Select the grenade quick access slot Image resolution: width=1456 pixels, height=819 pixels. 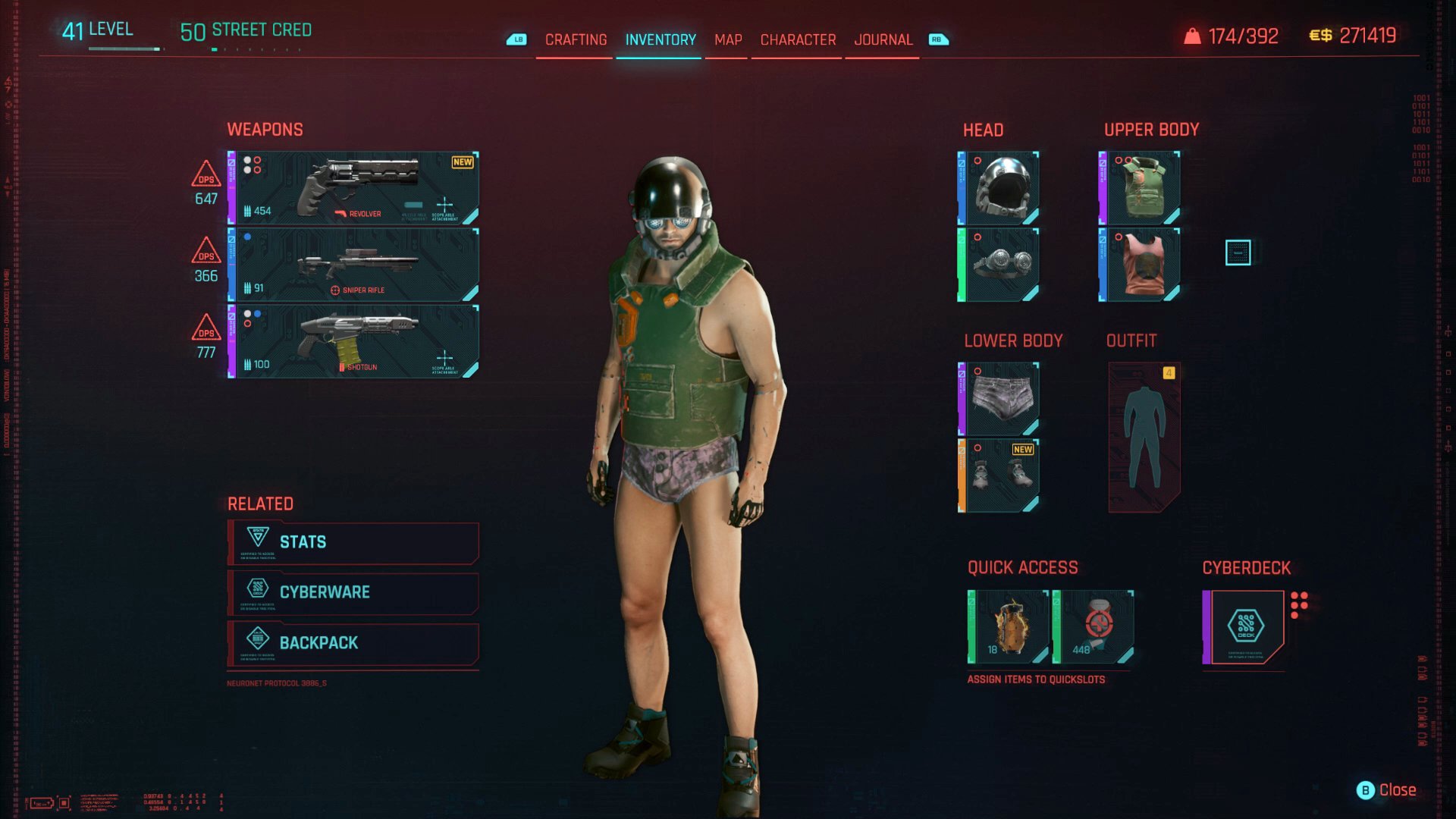(x=1009, y=627)
